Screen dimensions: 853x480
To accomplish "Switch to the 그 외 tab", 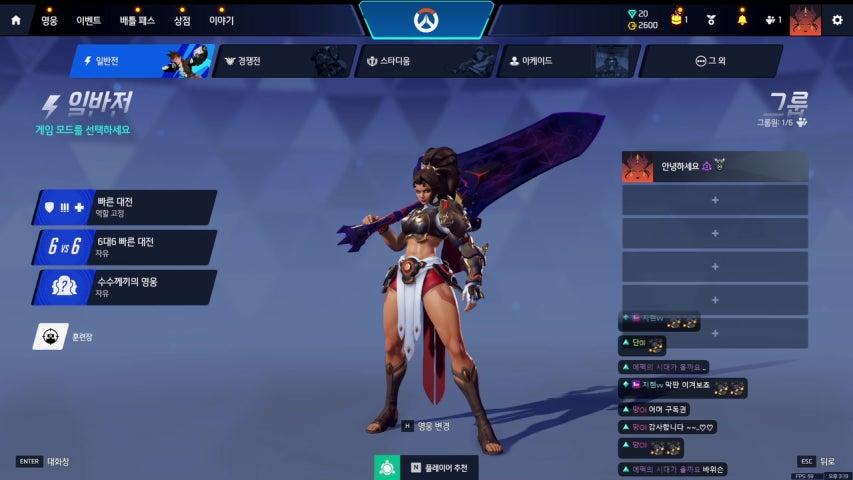I will point(710,61).
